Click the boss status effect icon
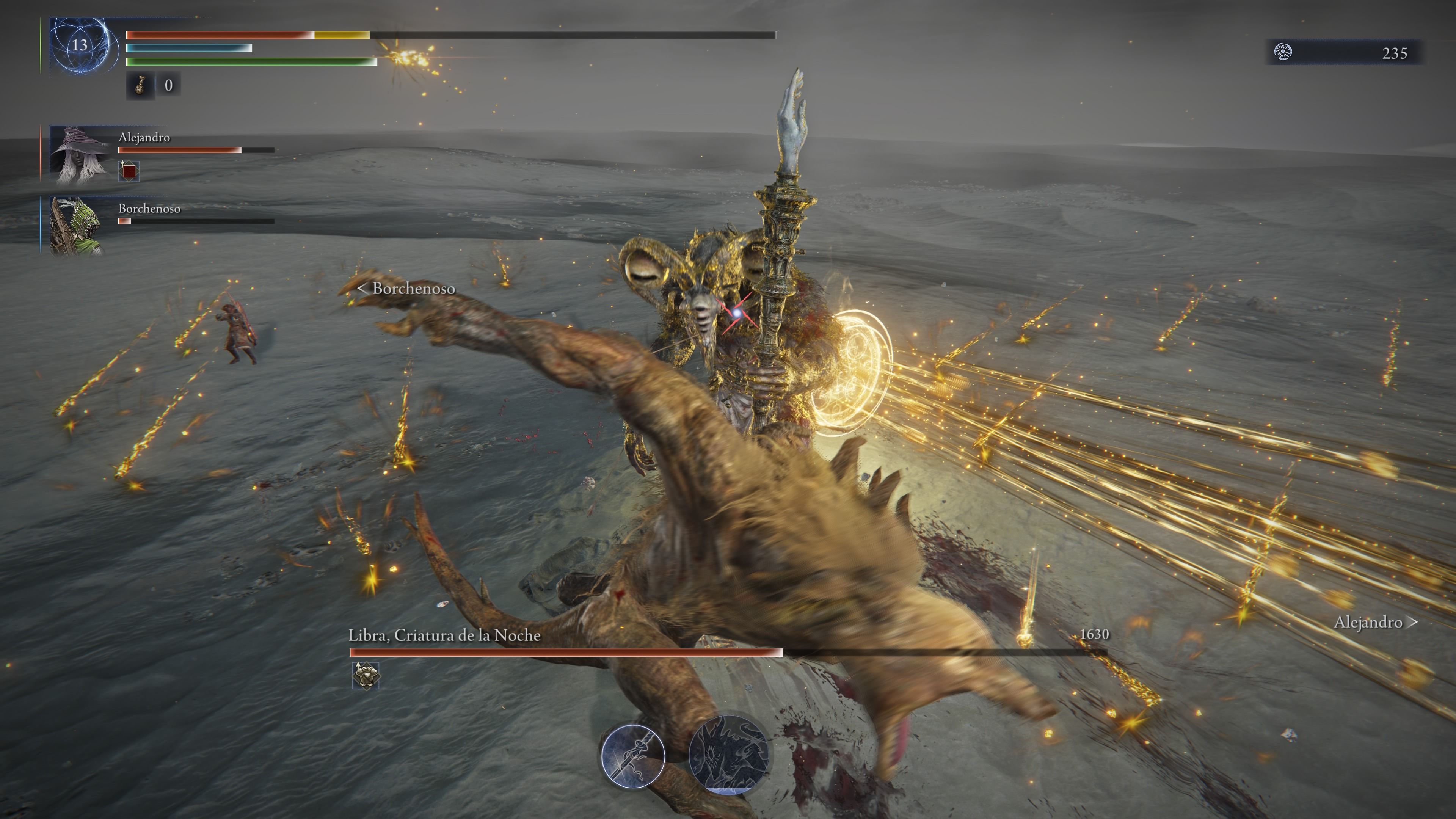 [366, 675]
